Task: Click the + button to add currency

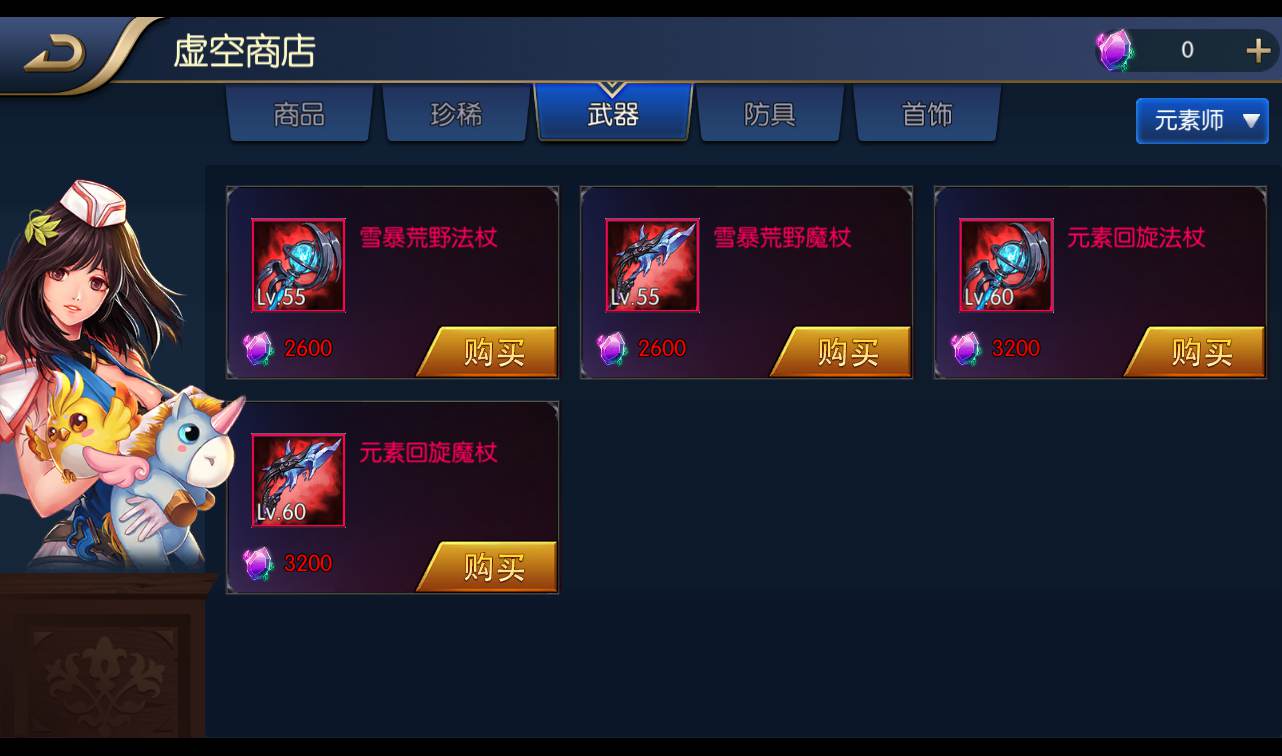Action: pos(1258,48)
